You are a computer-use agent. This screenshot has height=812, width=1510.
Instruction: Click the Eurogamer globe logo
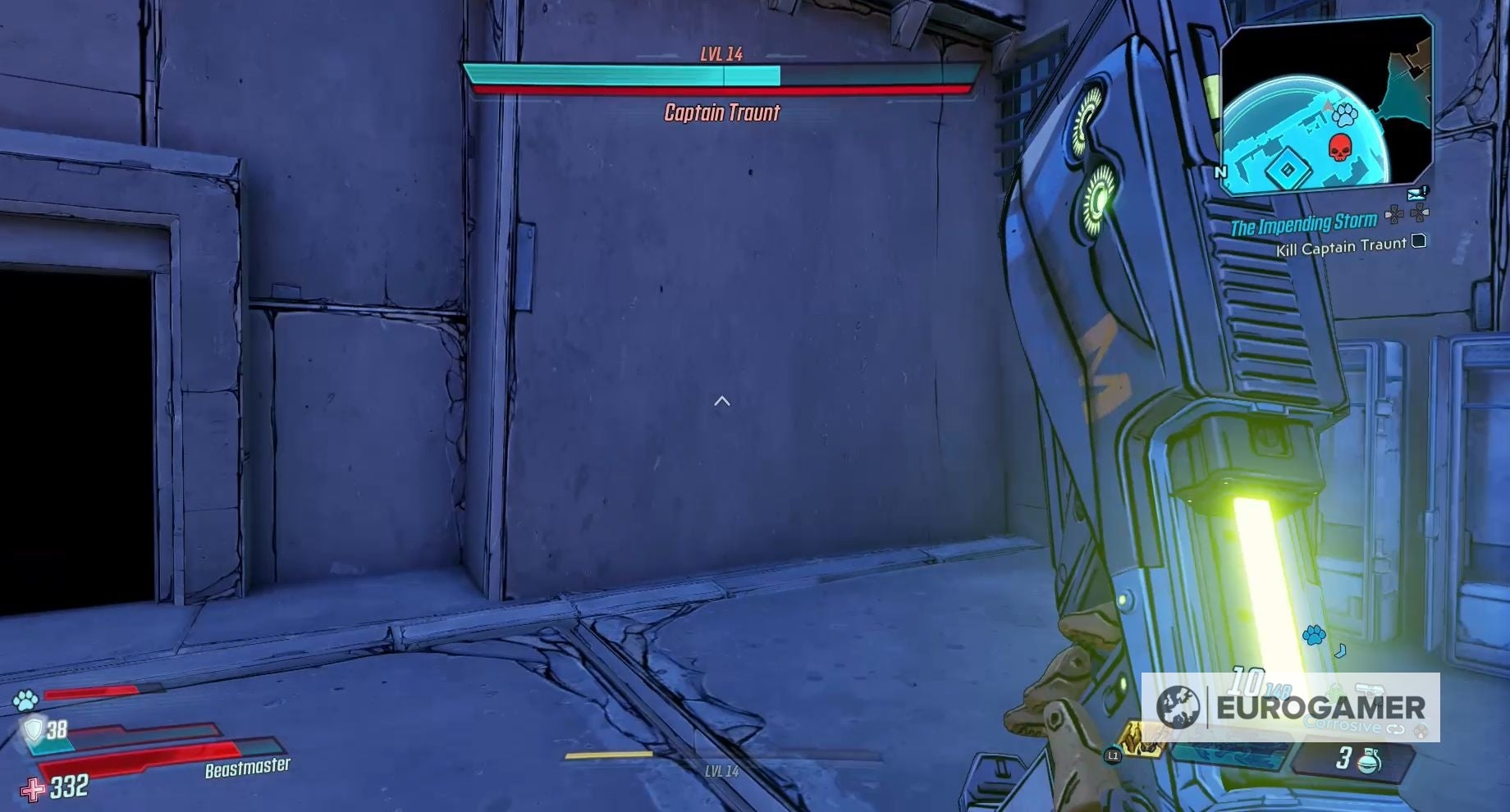pyautogui.click(x=1179, y=707)
